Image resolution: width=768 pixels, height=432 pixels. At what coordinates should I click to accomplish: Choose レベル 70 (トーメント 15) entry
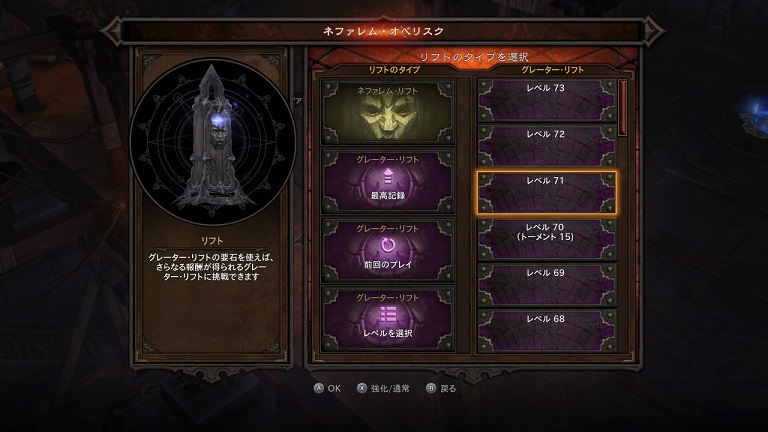(545, 239)
